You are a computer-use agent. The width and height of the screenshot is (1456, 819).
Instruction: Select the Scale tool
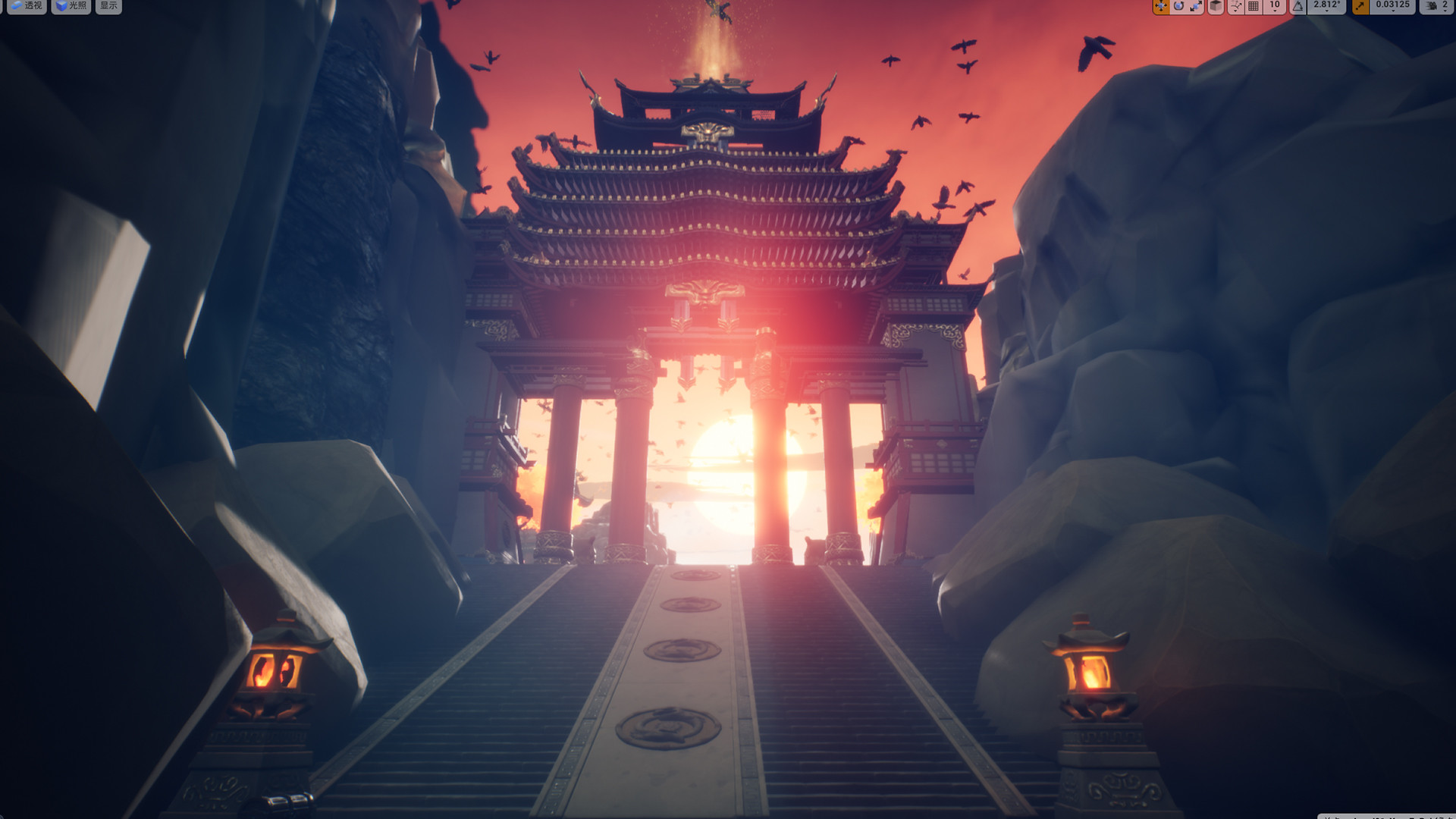1197,7
